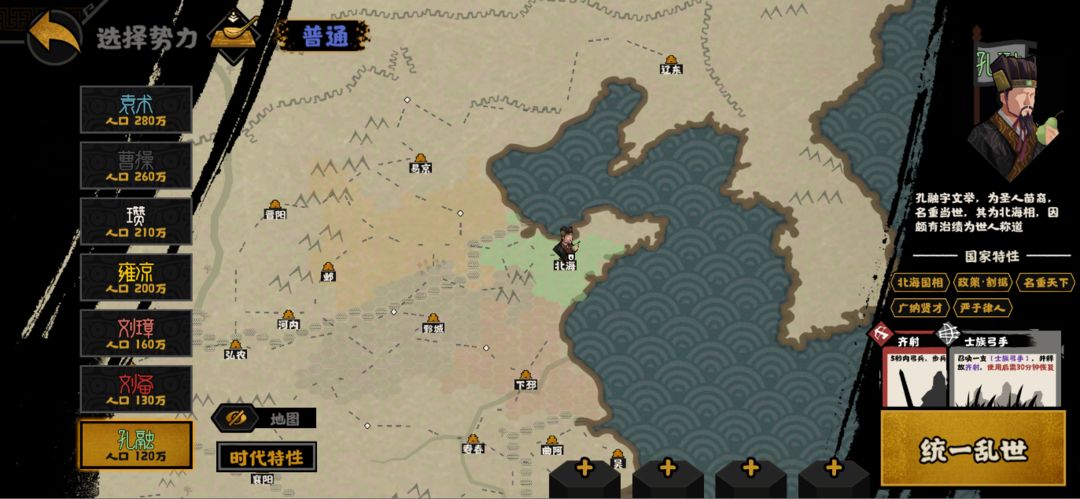
Task: Start the game with 统一乱世
Action: click(973, 450)
